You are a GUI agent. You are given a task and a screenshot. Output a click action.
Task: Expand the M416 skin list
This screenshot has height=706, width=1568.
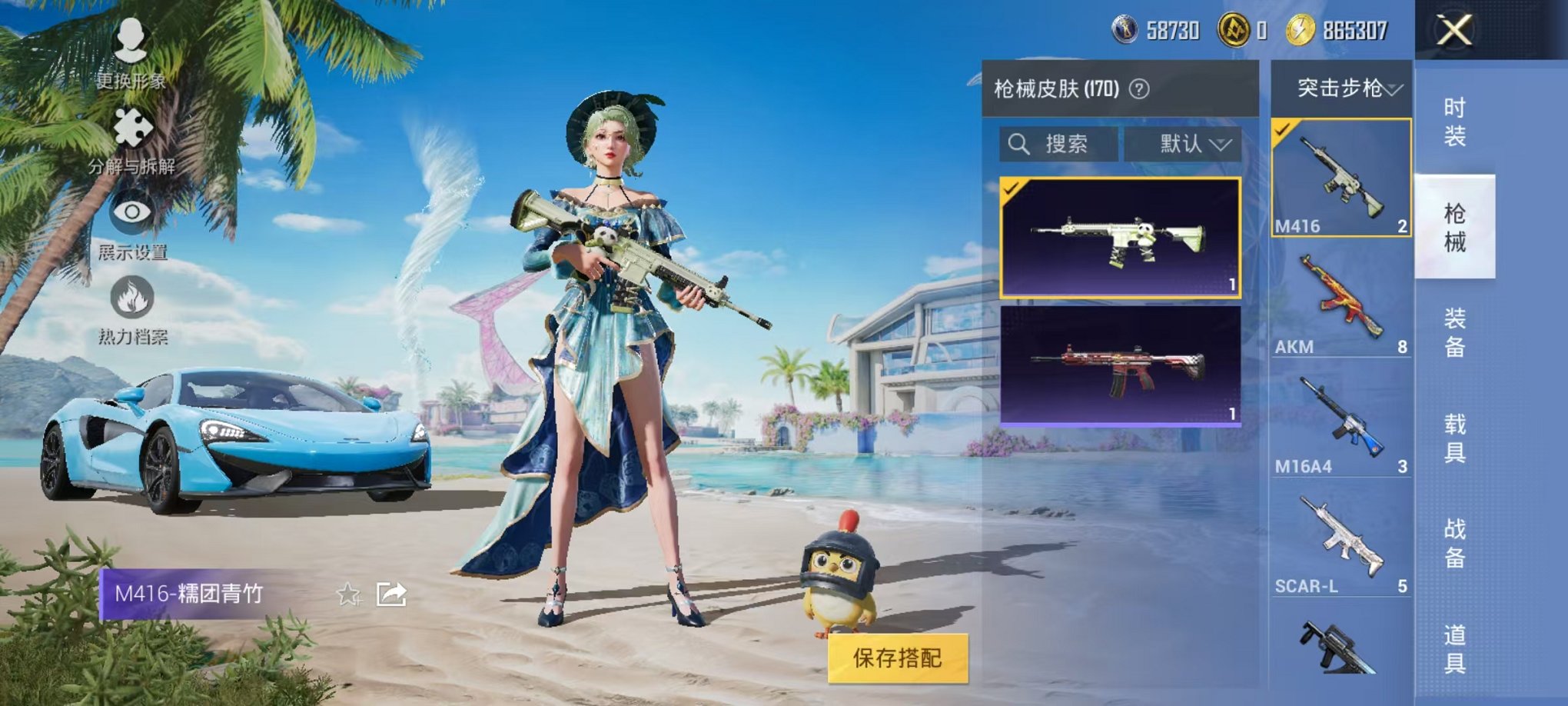tap(1342, 177)
